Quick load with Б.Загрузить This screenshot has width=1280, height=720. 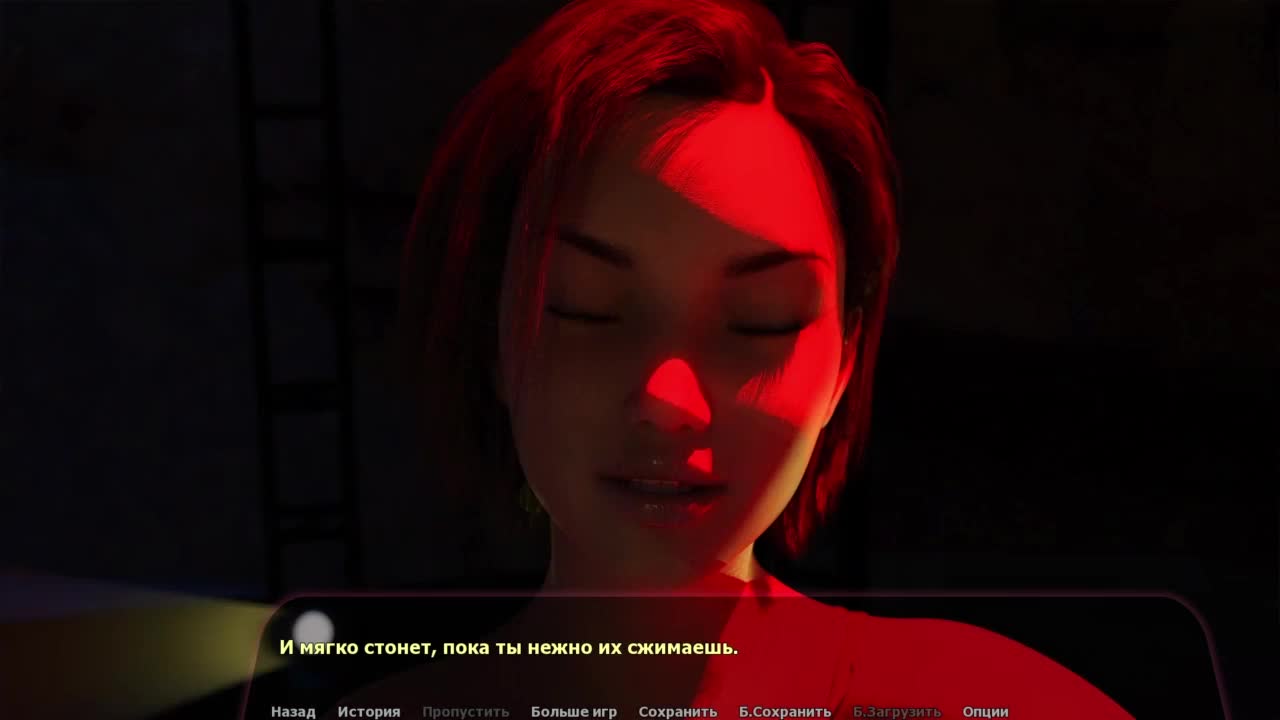896,712
